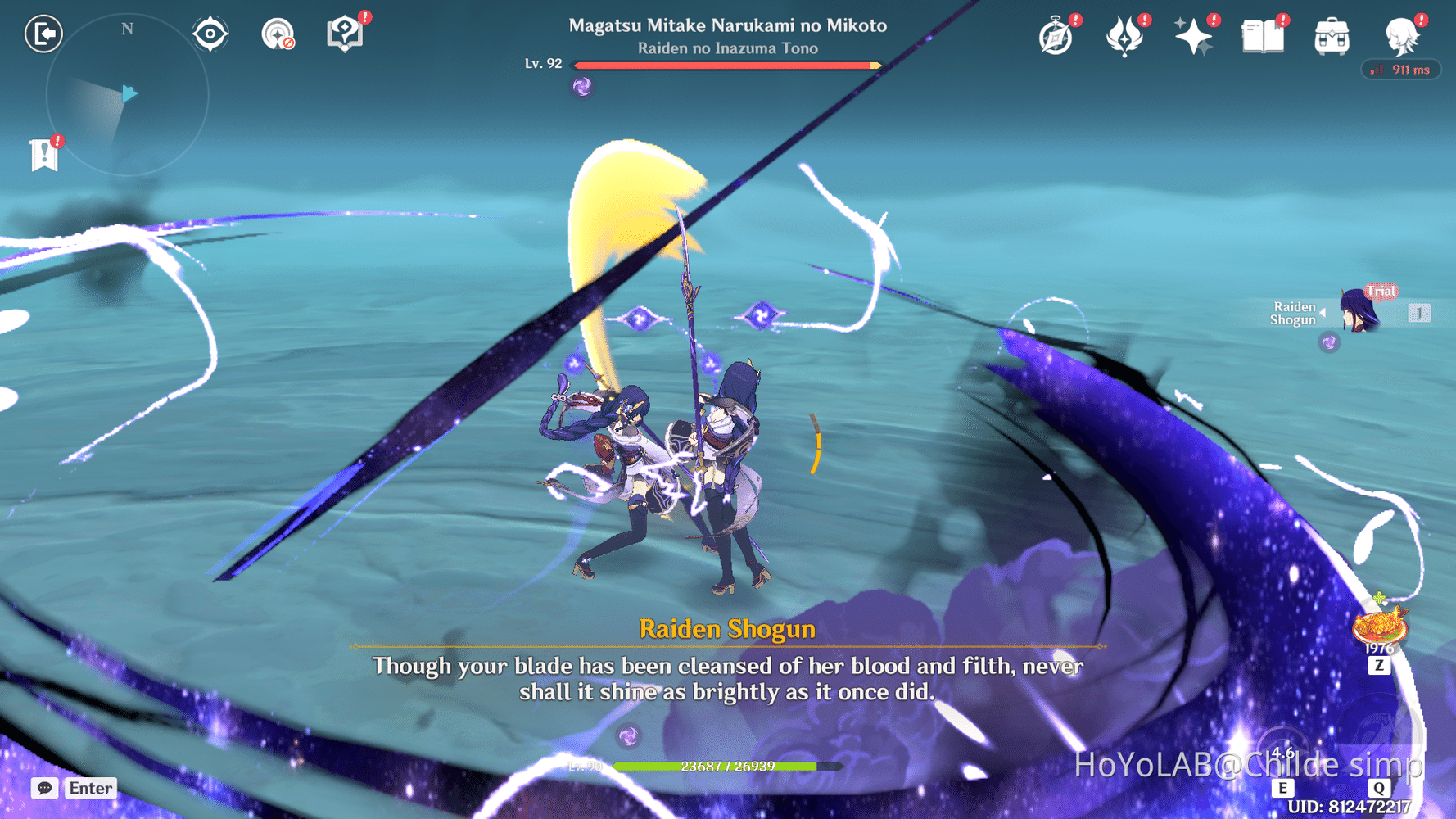Open the Wish menu star icon
The width and height of the screenshot is (1456, 819).
point(1194,35)
